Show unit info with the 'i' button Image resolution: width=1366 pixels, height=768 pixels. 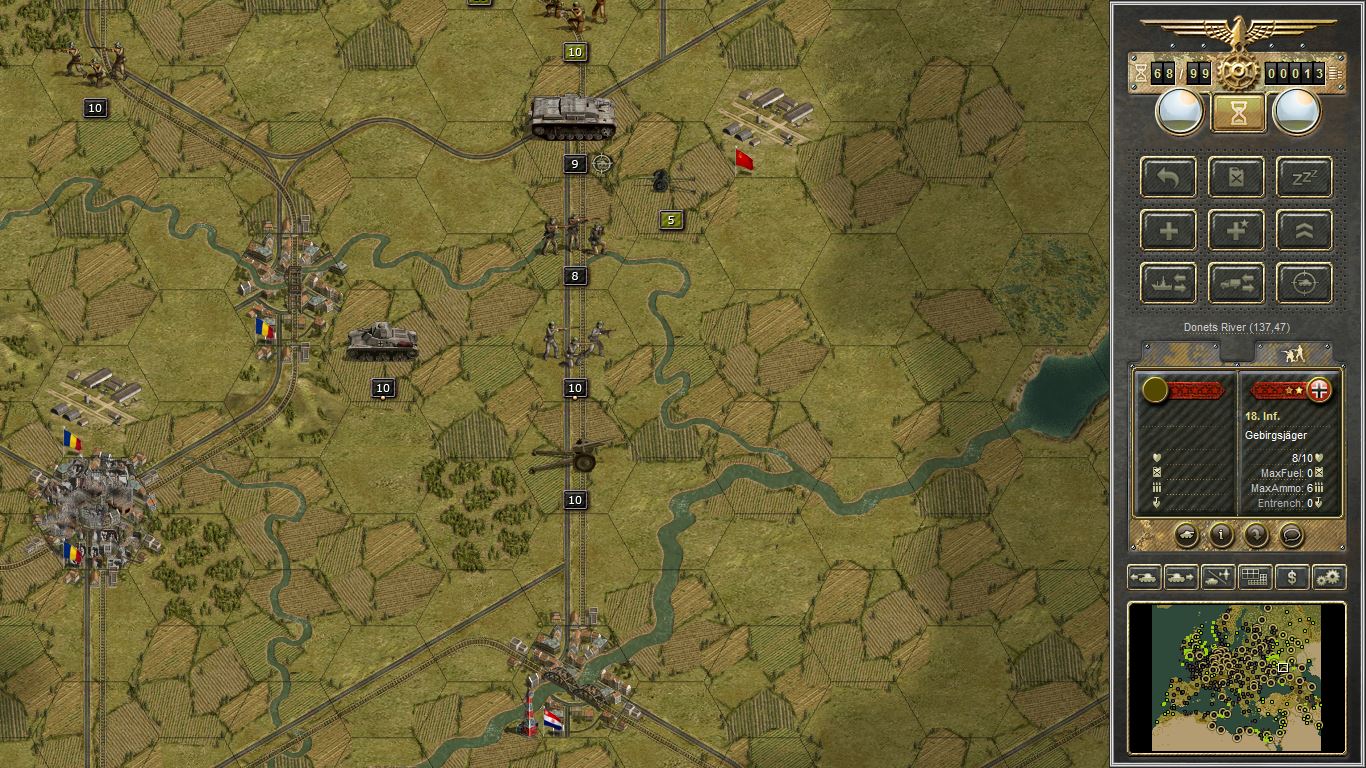(x=1221, y=535)
